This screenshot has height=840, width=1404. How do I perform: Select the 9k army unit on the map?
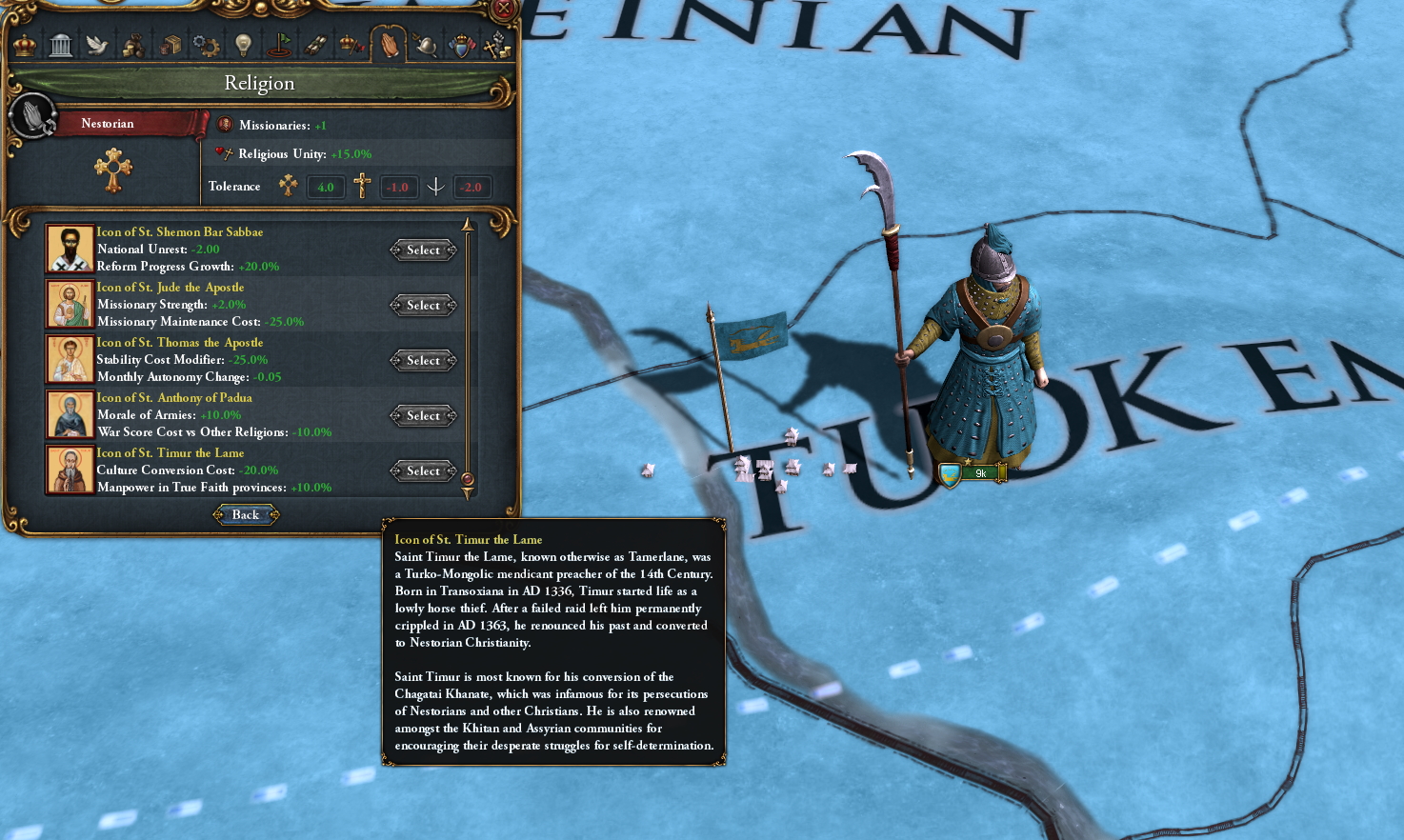[973, 471]
